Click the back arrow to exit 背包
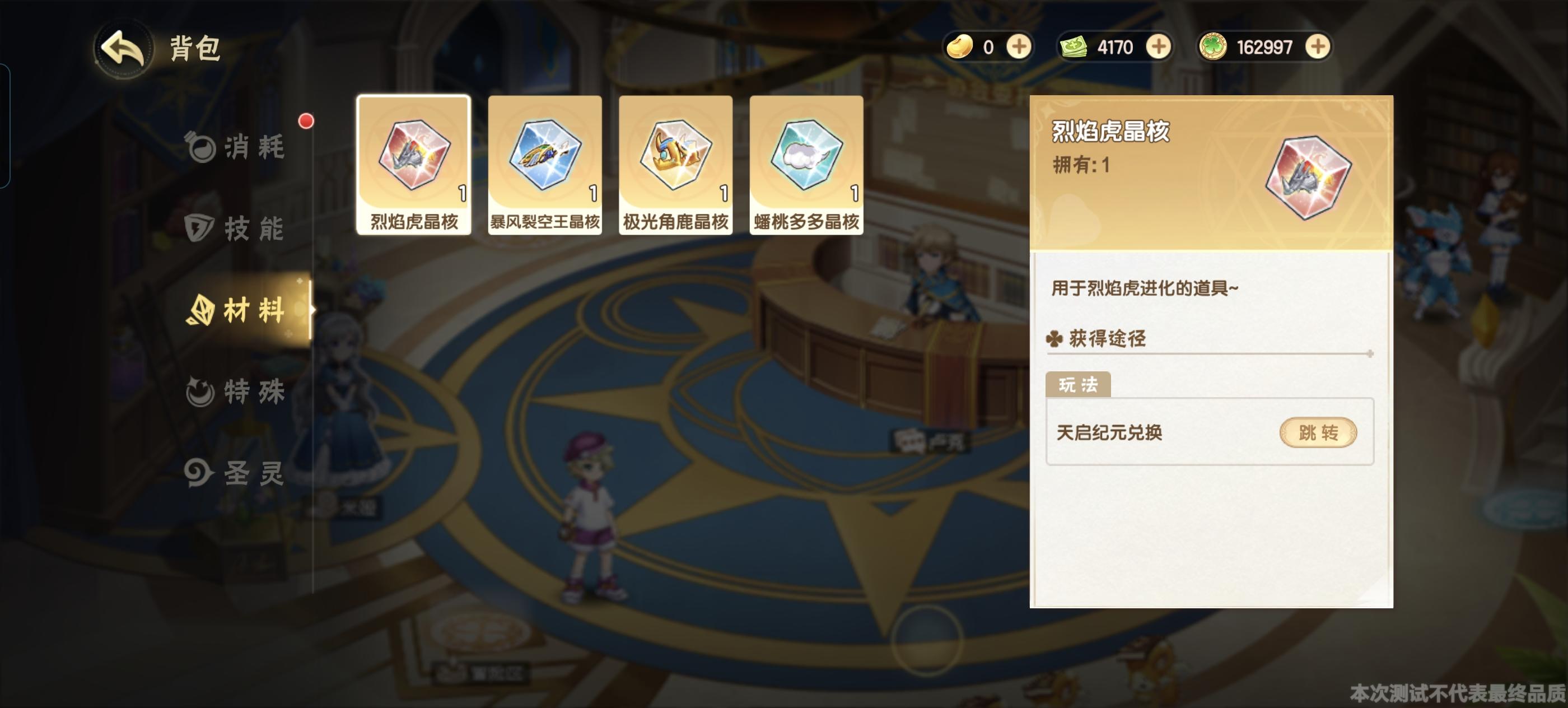1568x708 pixels. click(125, 48)
